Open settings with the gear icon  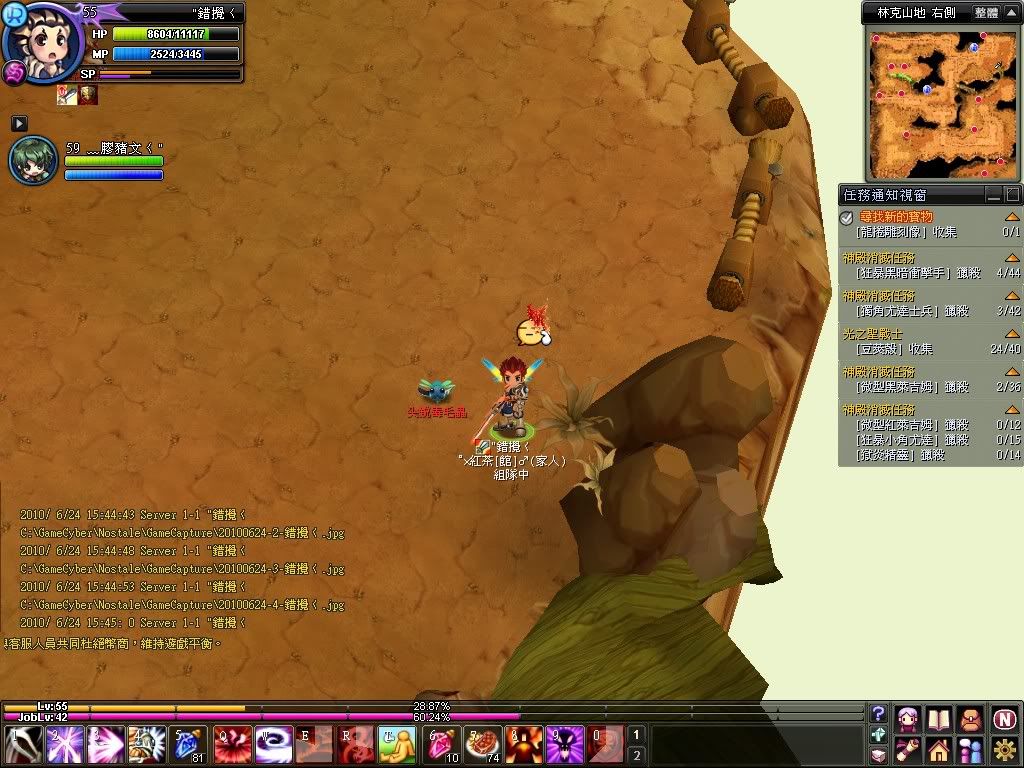pos(1004,749)
